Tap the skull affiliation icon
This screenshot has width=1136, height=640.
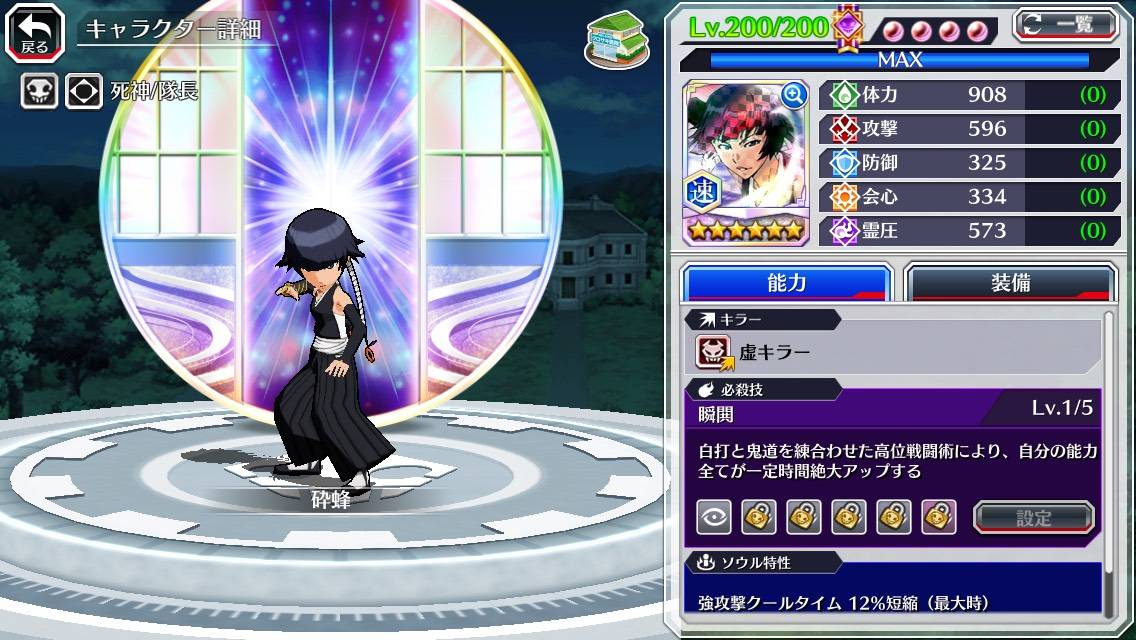(x=39, y=92)
